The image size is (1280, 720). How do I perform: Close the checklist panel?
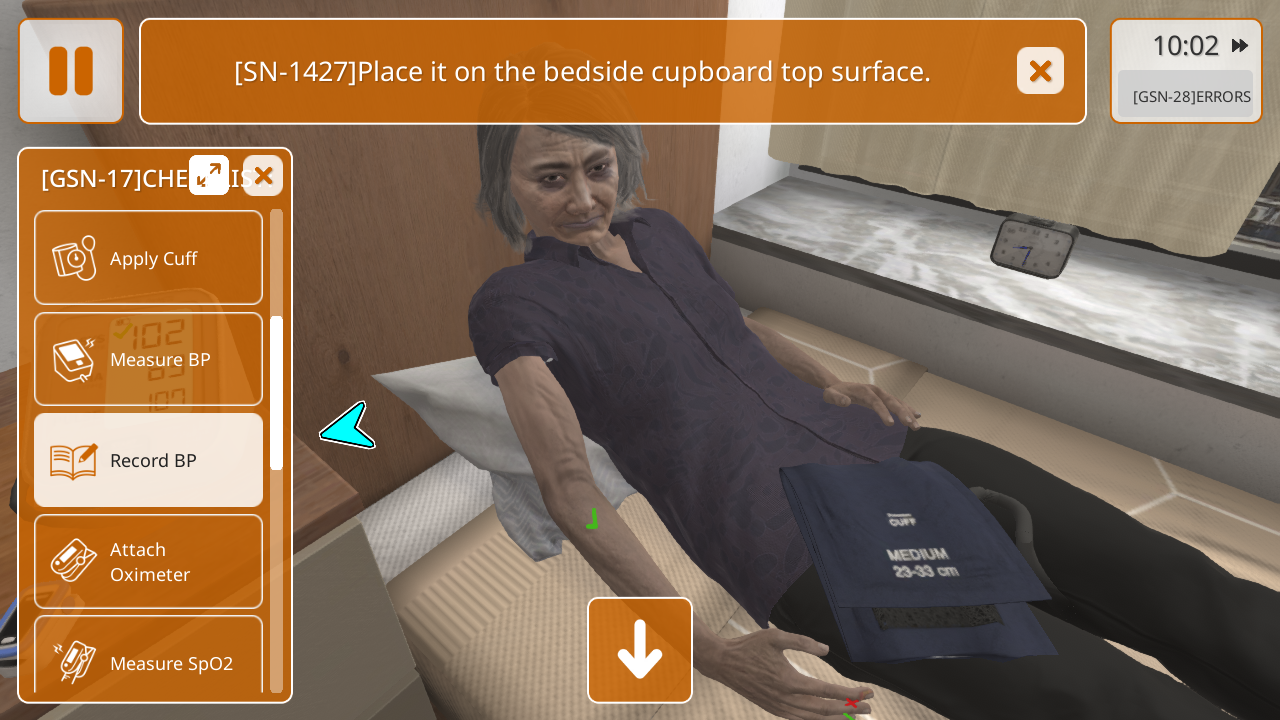pyautogui.click(x=263, y=176)
